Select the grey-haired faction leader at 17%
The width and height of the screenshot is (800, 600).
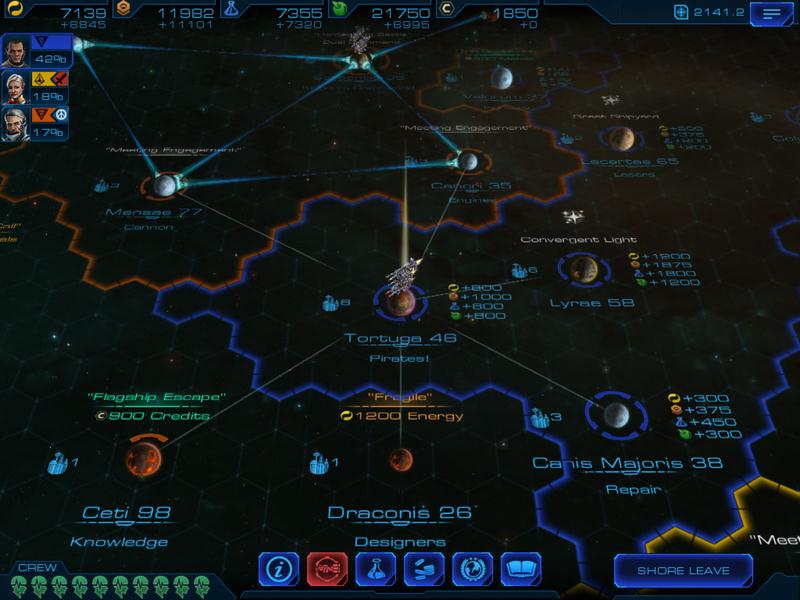[x=17, y=124]
